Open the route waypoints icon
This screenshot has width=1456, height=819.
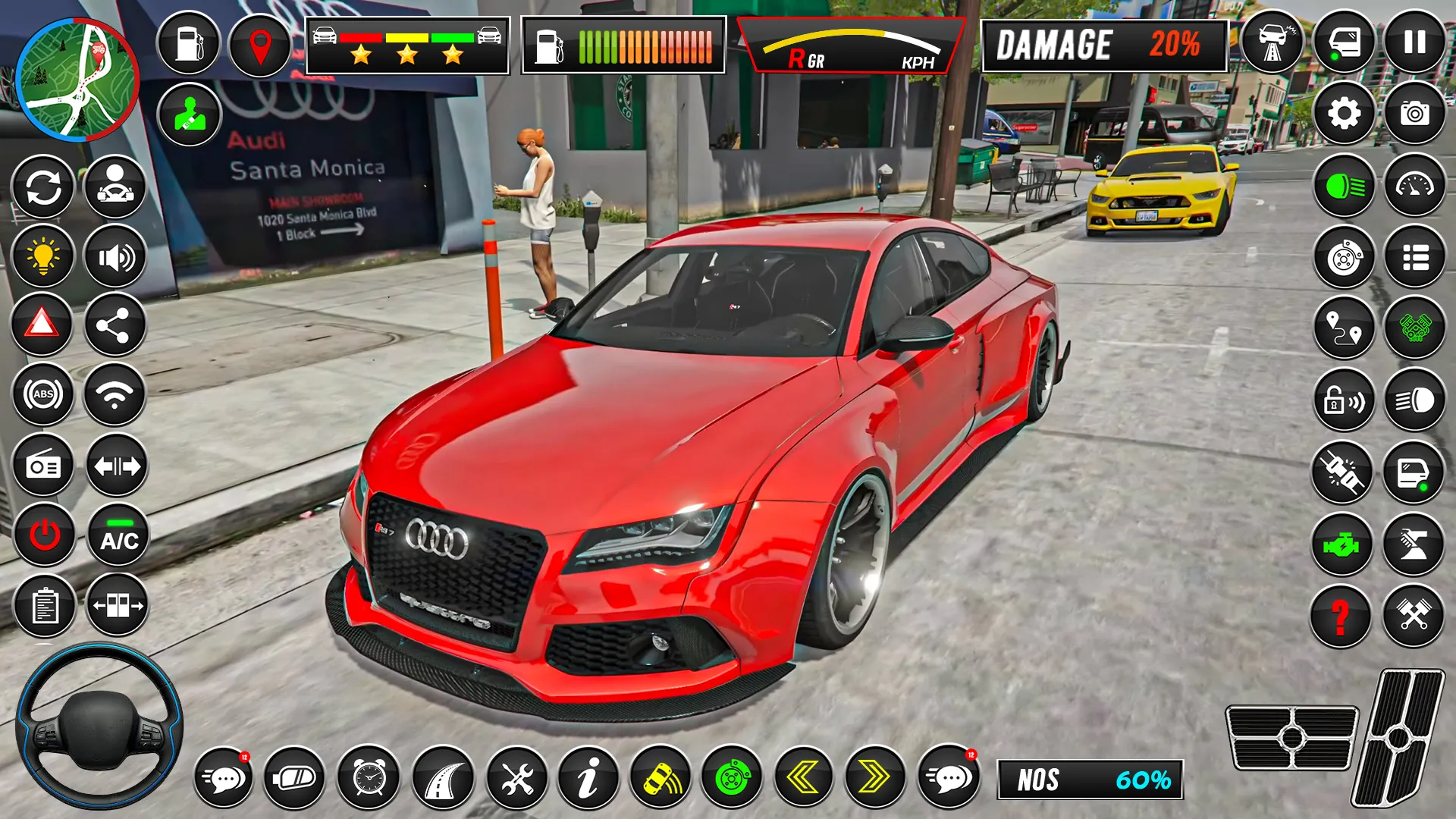pyautogui.click(x=1343, y=329)
